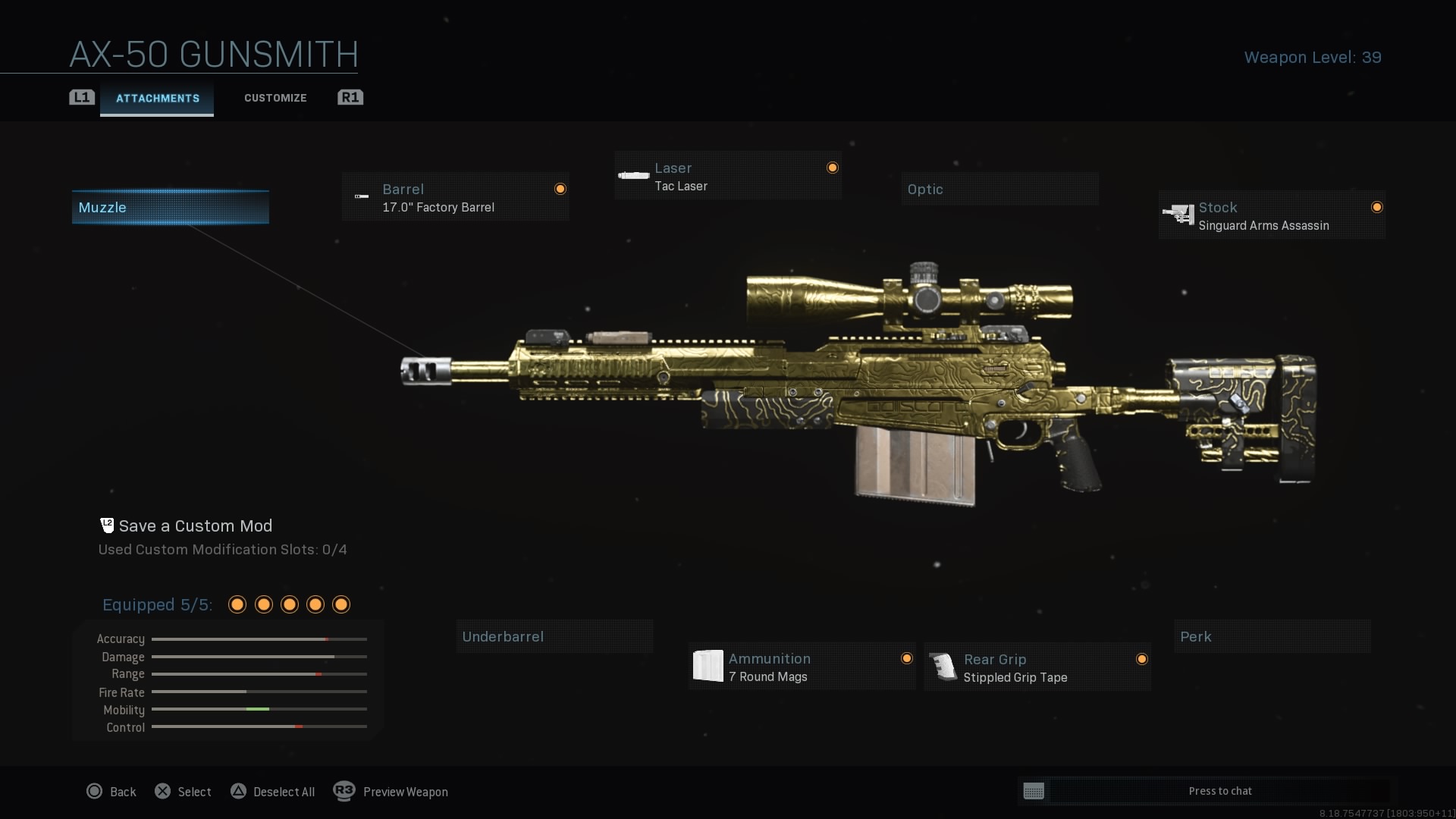Click the orange indicator on the Stock slot
This screenshot has height=819, width=1456.
pyautogui.click(x=1378, y=206)
